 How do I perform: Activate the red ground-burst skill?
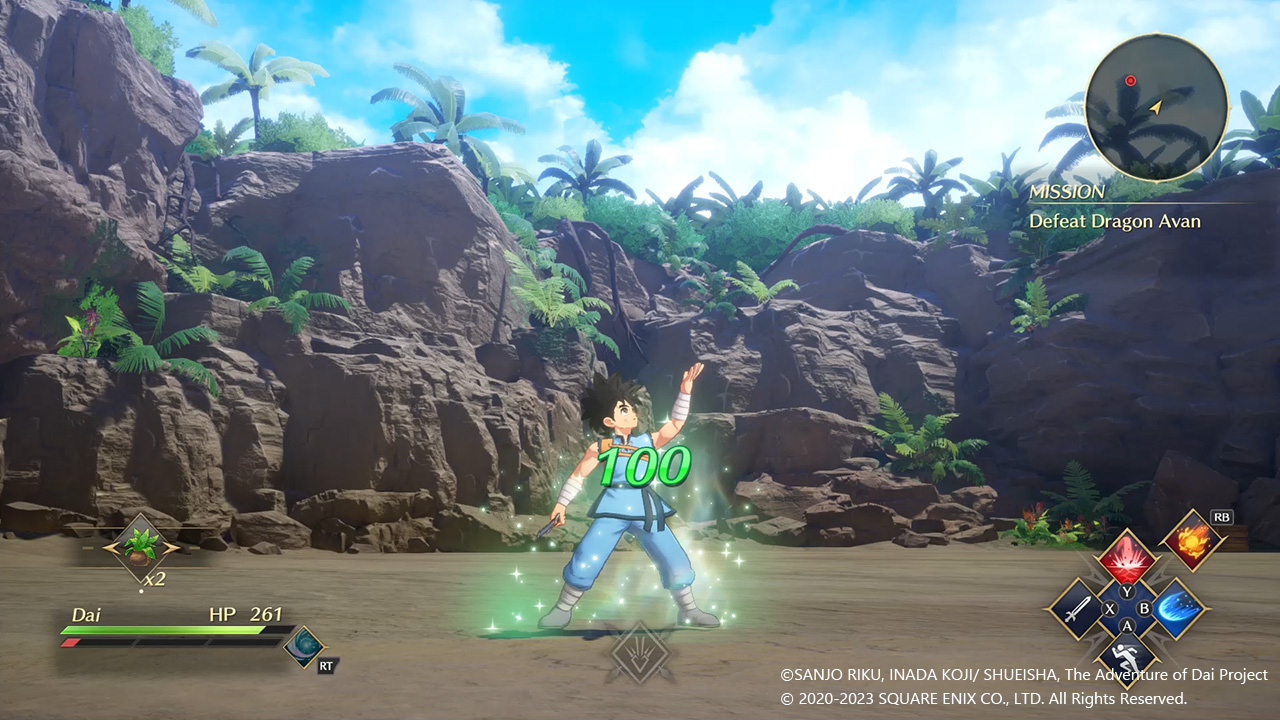(1127, 558)
